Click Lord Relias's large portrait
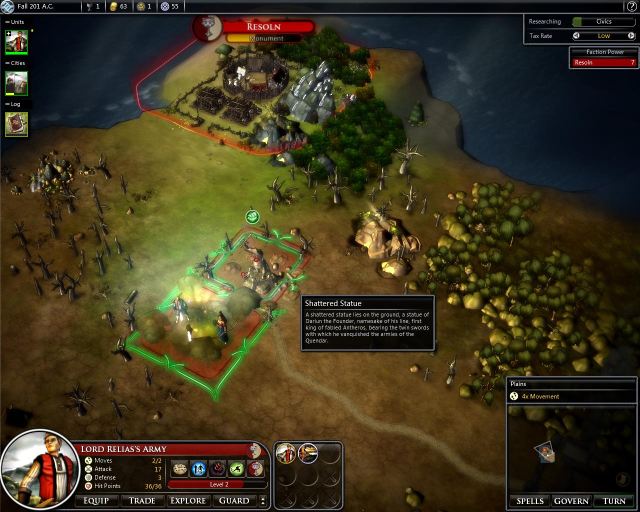This screenshot has height=512, width=640. tap(35, 469)
